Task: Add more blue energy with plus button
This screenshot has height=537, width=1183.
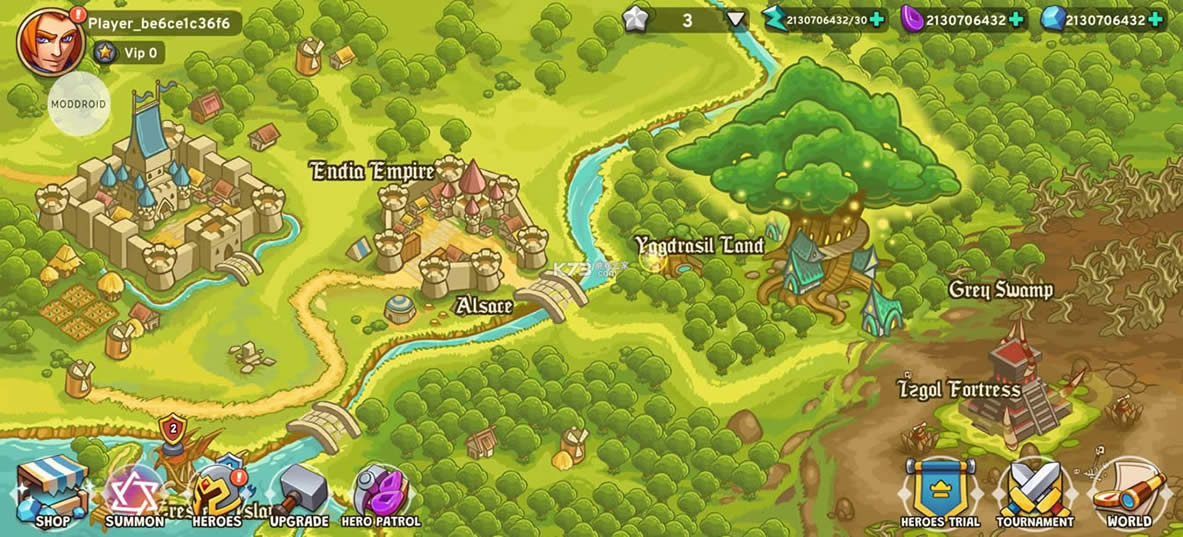Action: click(877, 20)
